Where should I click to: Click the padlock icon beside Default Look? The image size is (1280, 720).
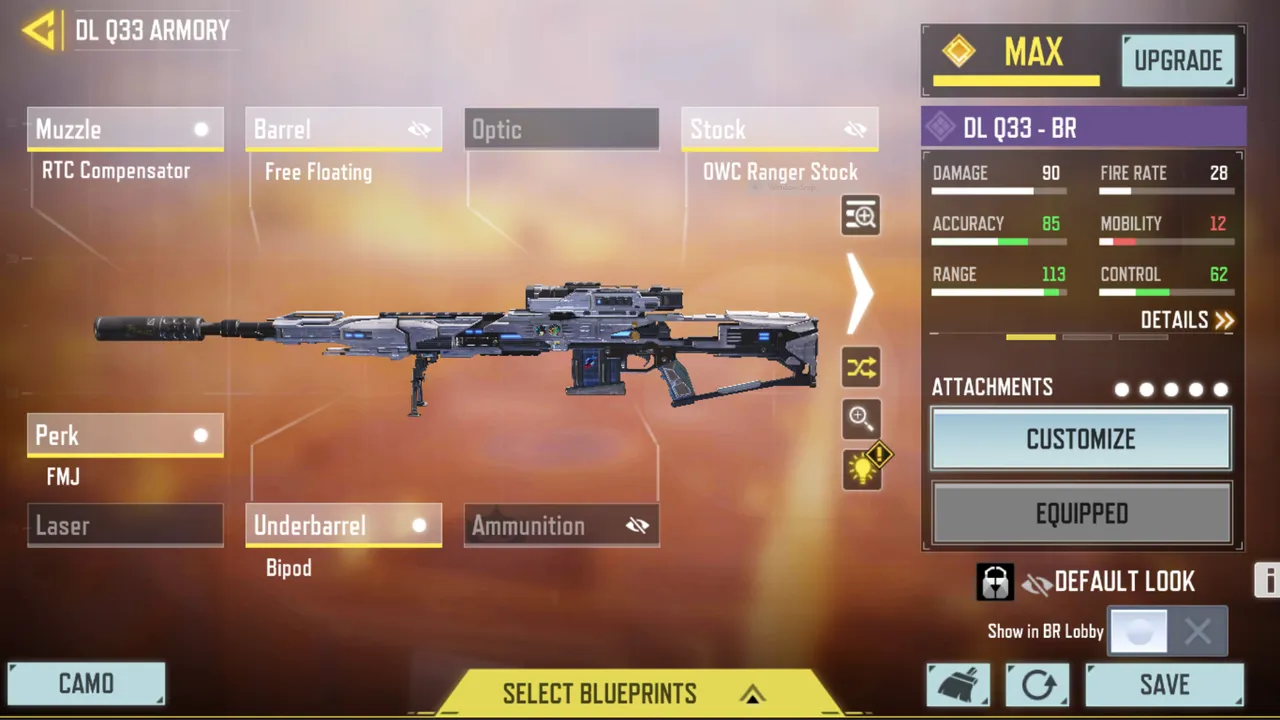994,581
